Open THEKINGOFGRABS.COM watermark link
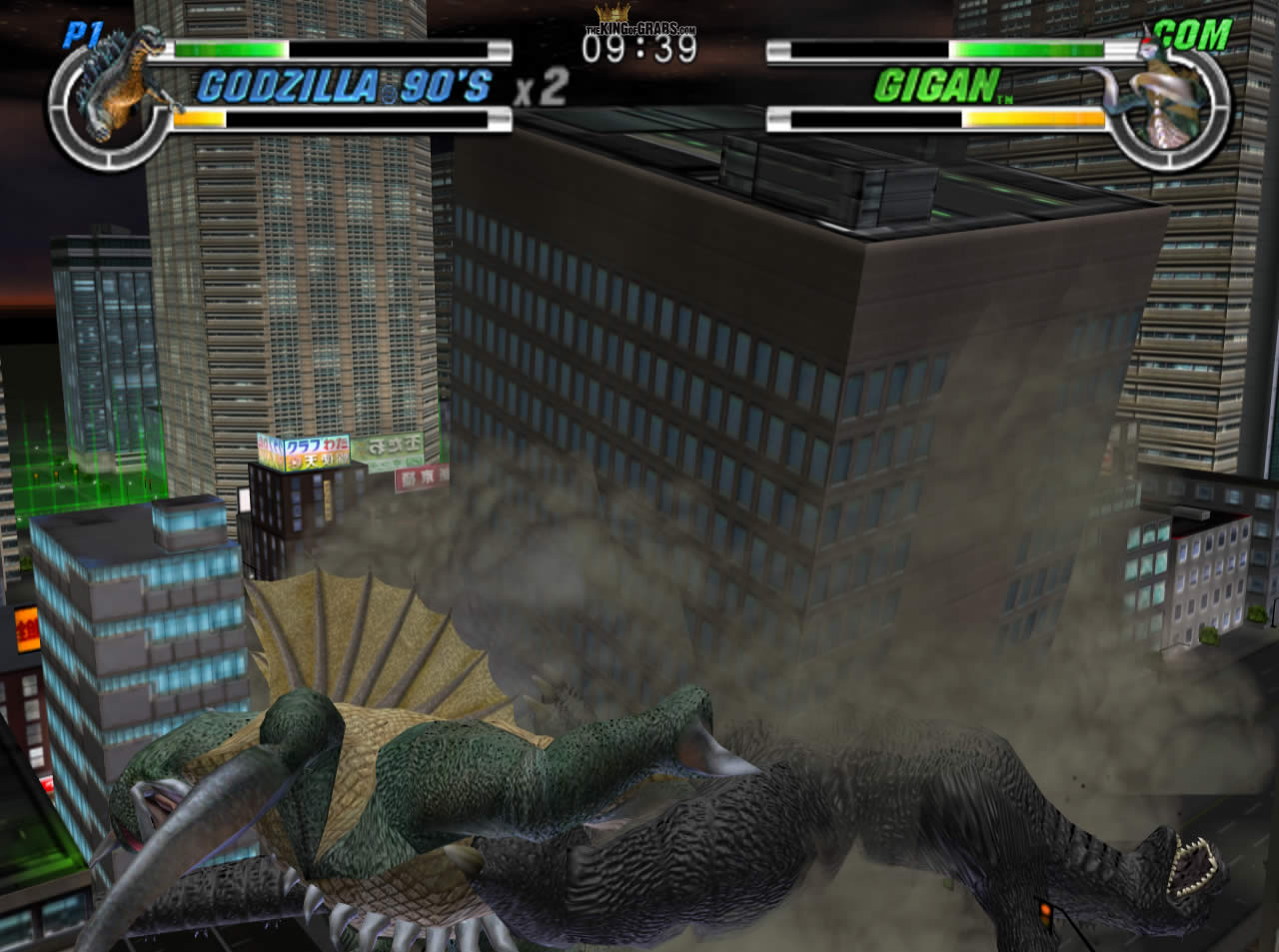The height and width of the screenshot is (952, 1279). [x=638, y=29]
